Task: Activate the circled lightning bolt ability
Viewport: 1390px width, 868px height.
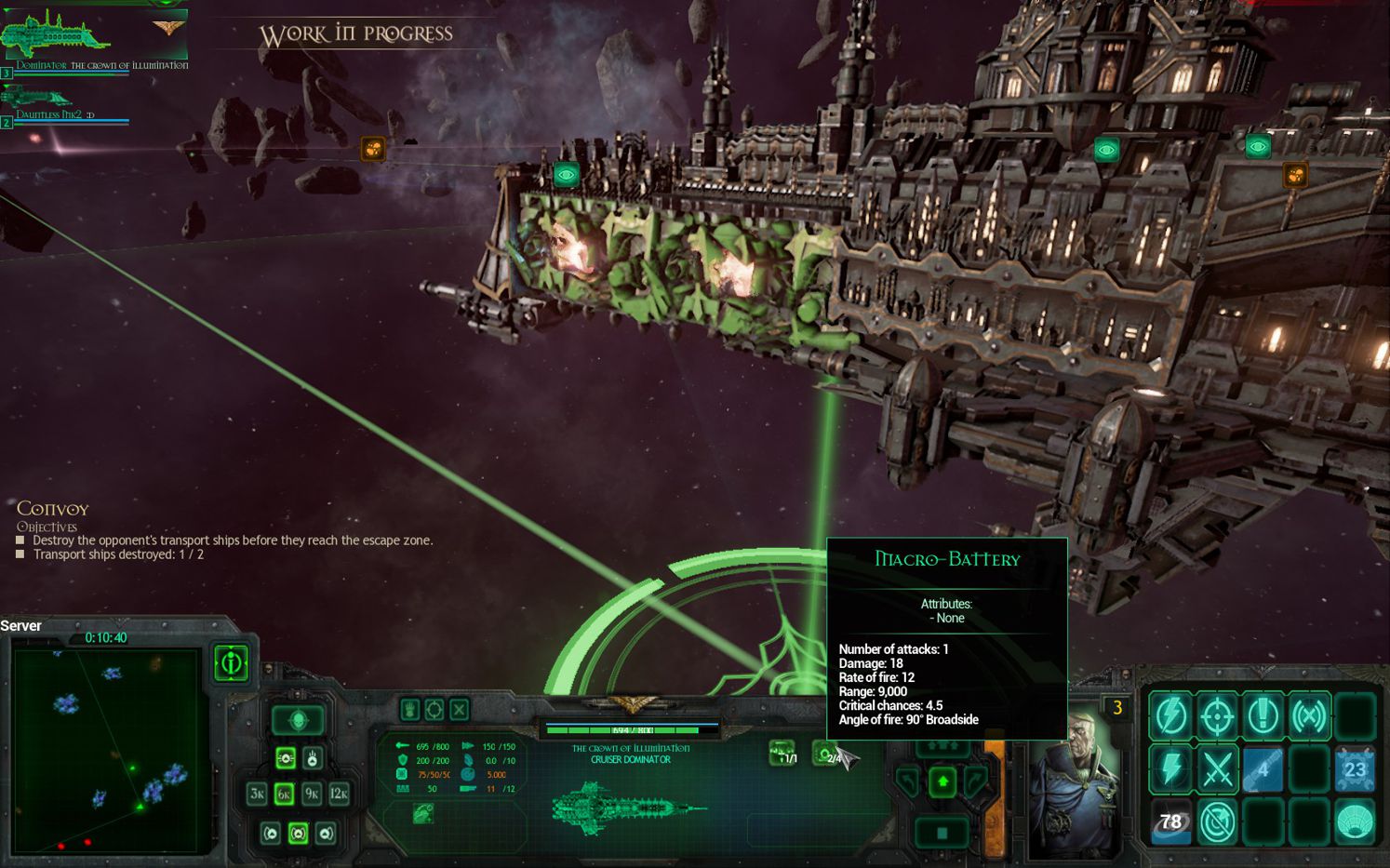Action: [1171, 714]
